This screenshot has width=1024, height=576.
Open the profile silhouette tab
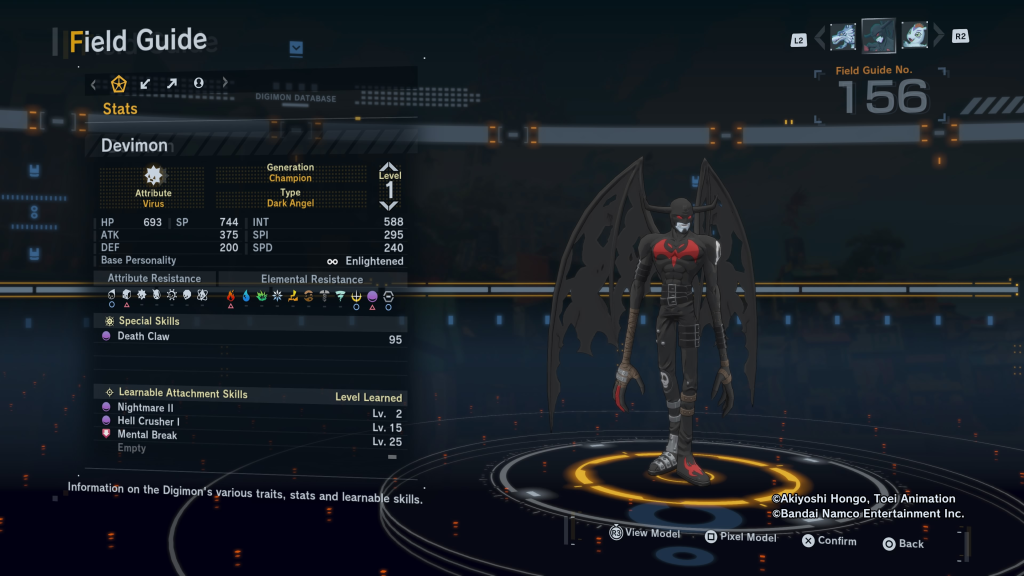pos(198,83)
